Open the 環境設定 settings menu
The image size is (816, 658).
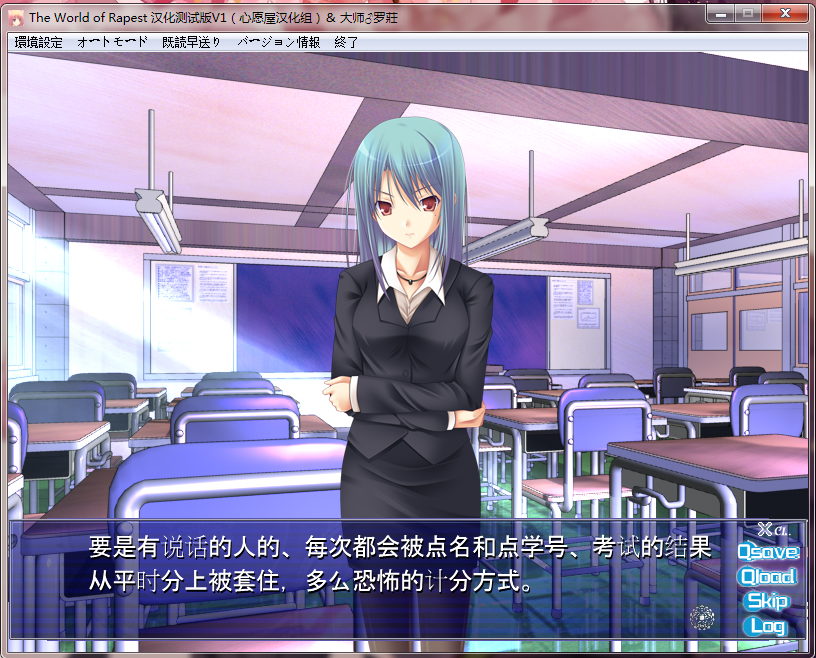pos(39,42)
